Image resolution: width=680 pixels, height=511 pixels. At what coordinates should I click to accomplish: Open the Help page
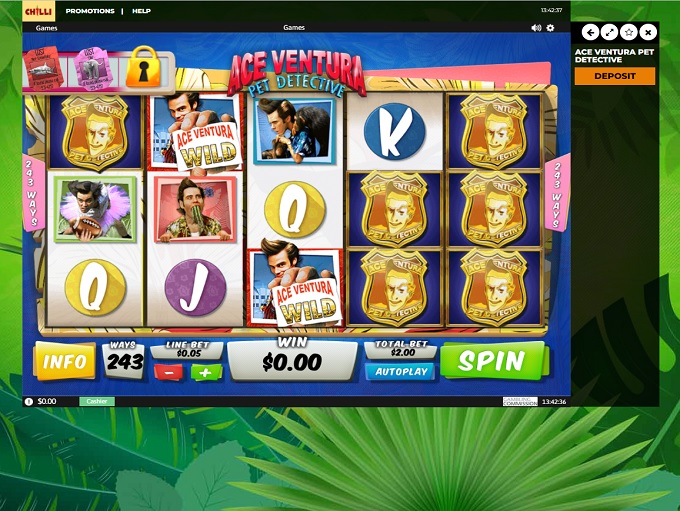(x=141, y=11)
